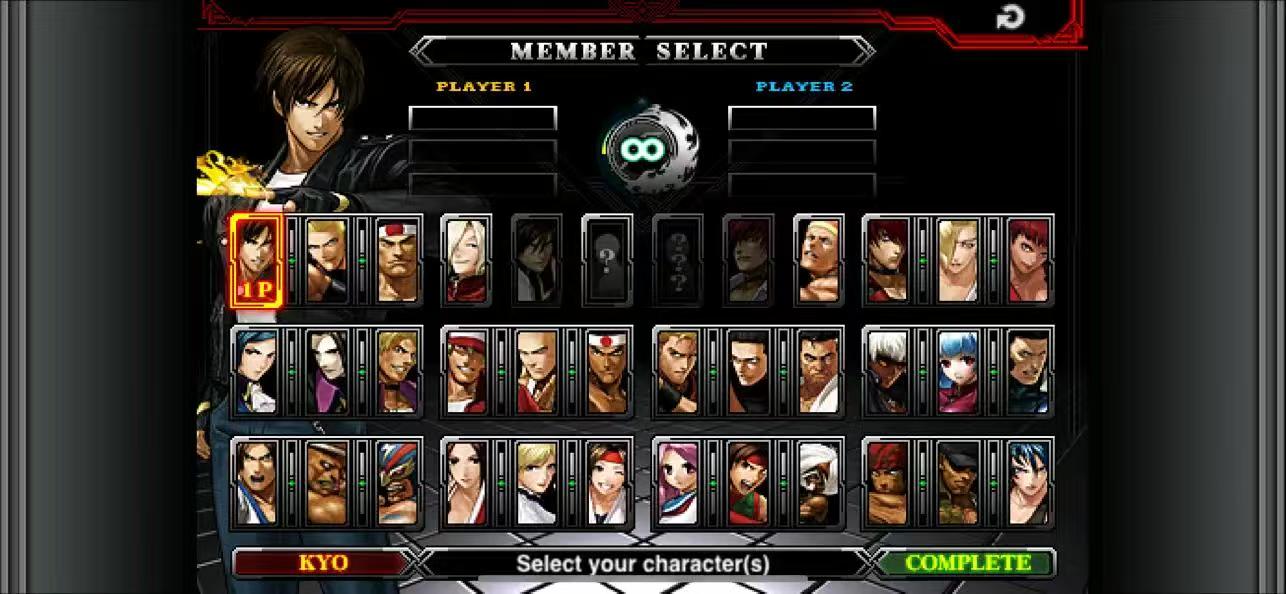Pick Daimon with the white headband
This screenshot has height=594, width=1286.
(x=397, y=260)
